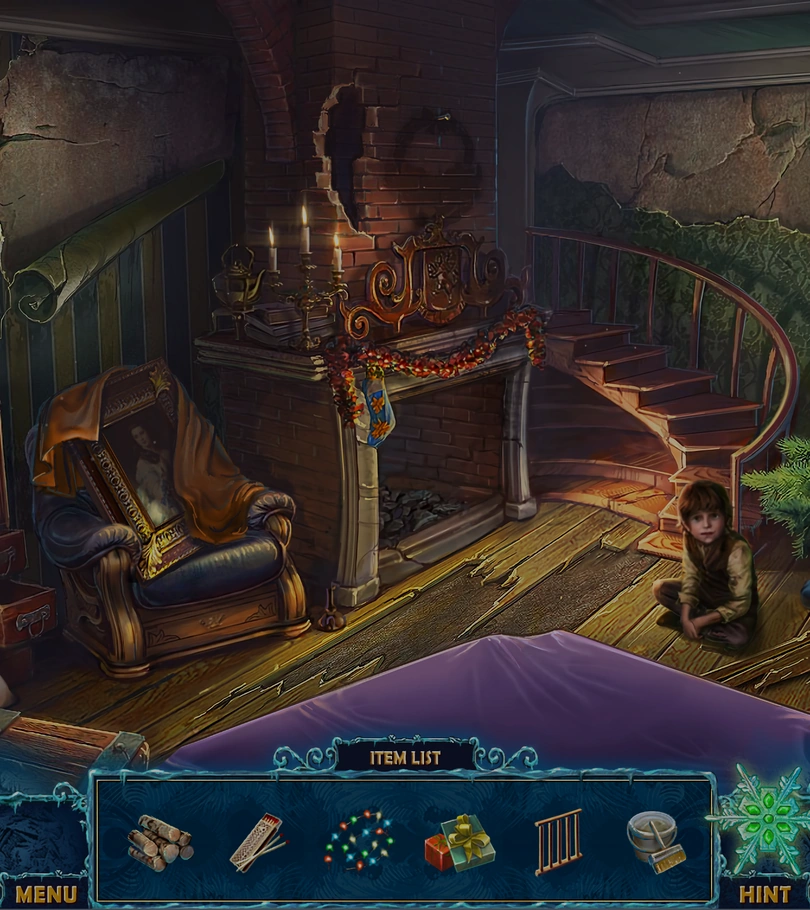Viewport: 810px width, 910px height.
Task: Choose the colored string lights item
Action: pos(359,840)
